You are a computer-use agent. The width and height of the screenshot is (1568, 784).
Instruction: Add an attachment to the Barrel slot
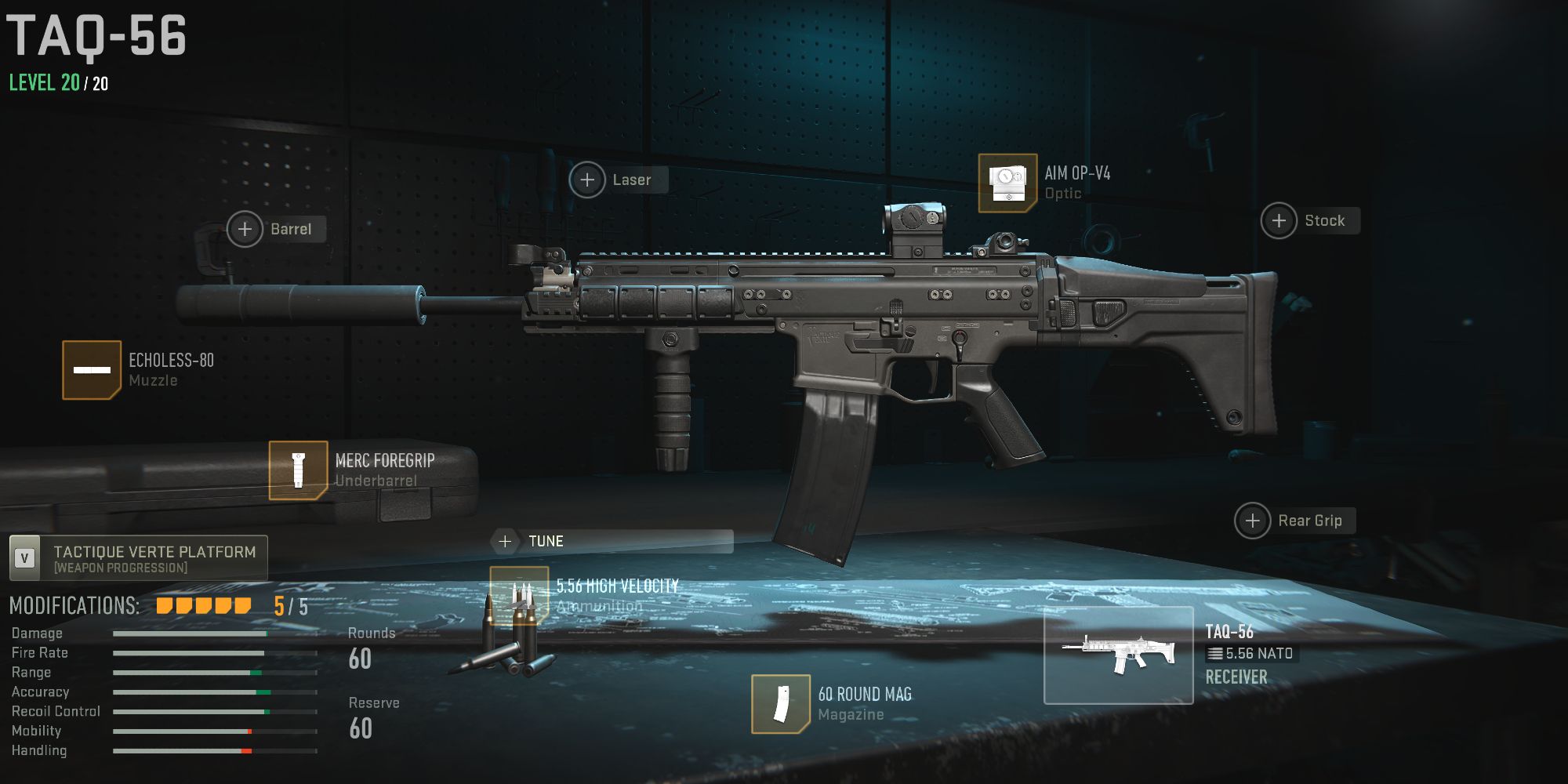(245, 229)
